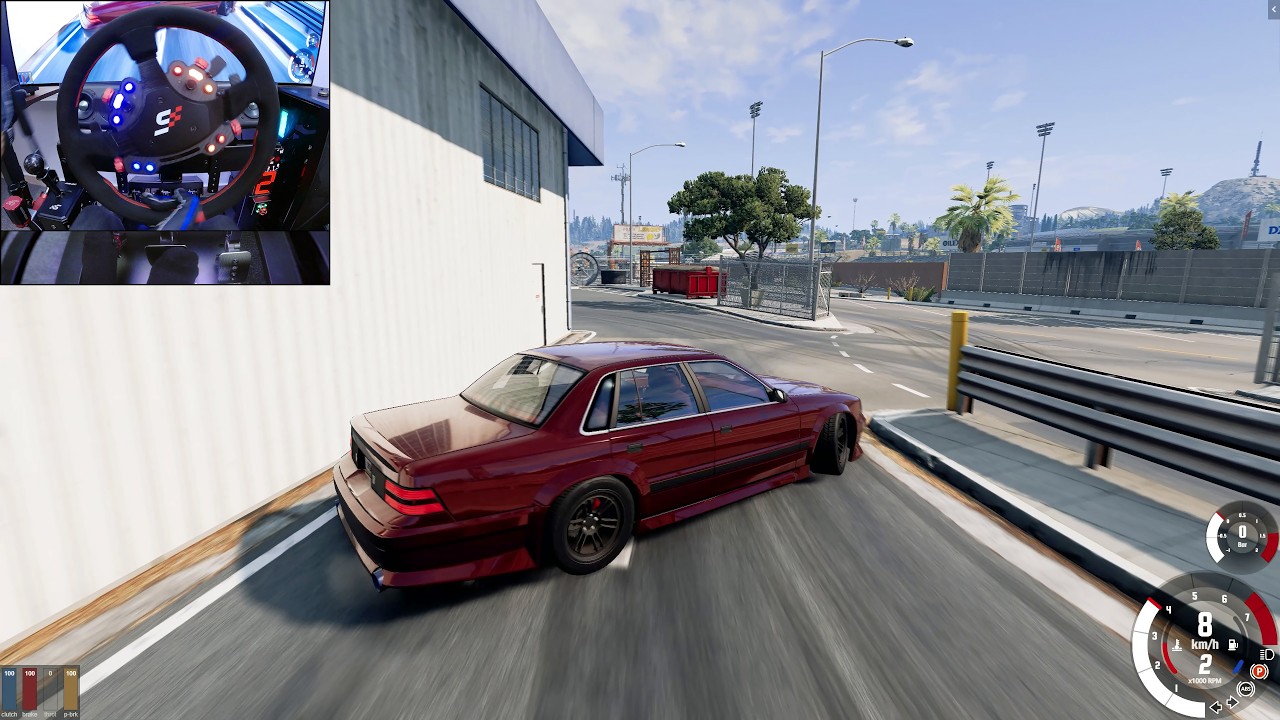This screenshot has width=1280, height=720.
Task: Click the fuel gauge icon
Action: coord(1233,644)
